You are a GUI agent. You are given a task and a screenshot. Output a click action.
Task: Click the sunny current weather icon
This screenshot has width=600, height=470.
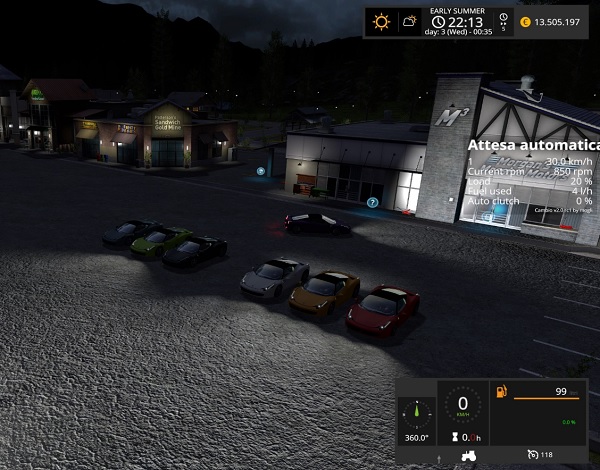point(380,21)
